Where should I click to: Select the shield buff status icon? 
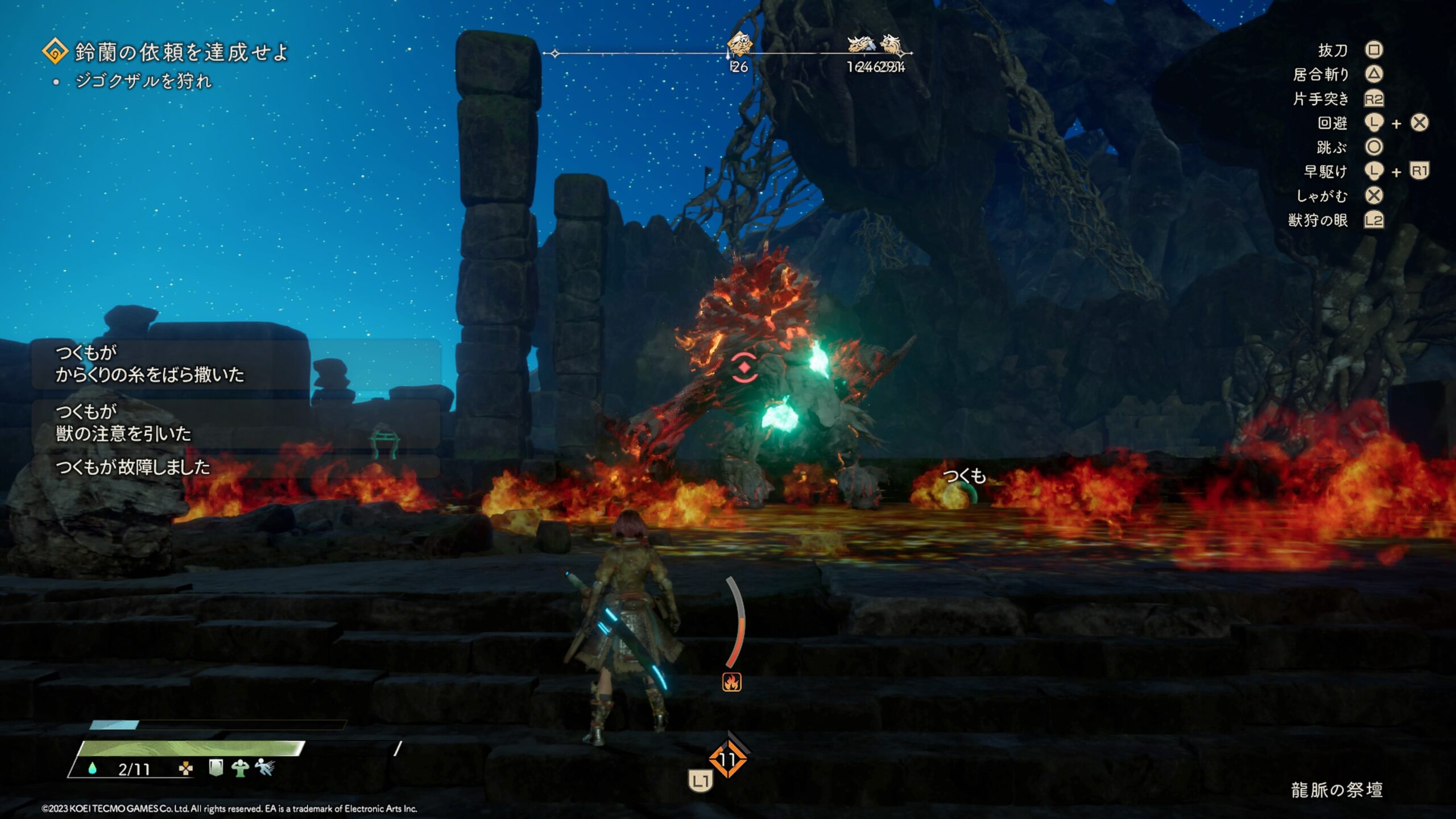click(216, 768)
